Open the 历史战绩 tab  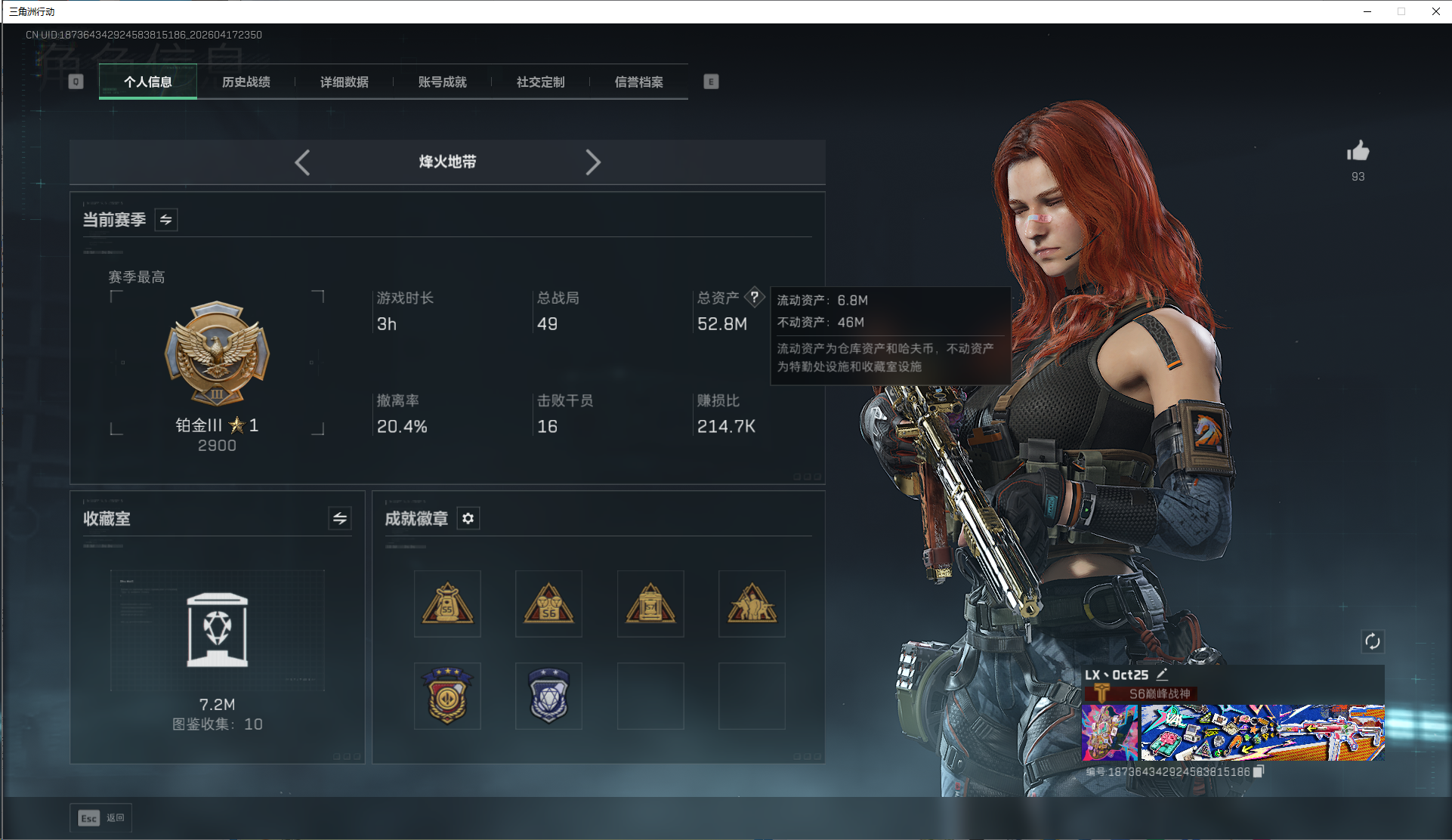point(246,82)
